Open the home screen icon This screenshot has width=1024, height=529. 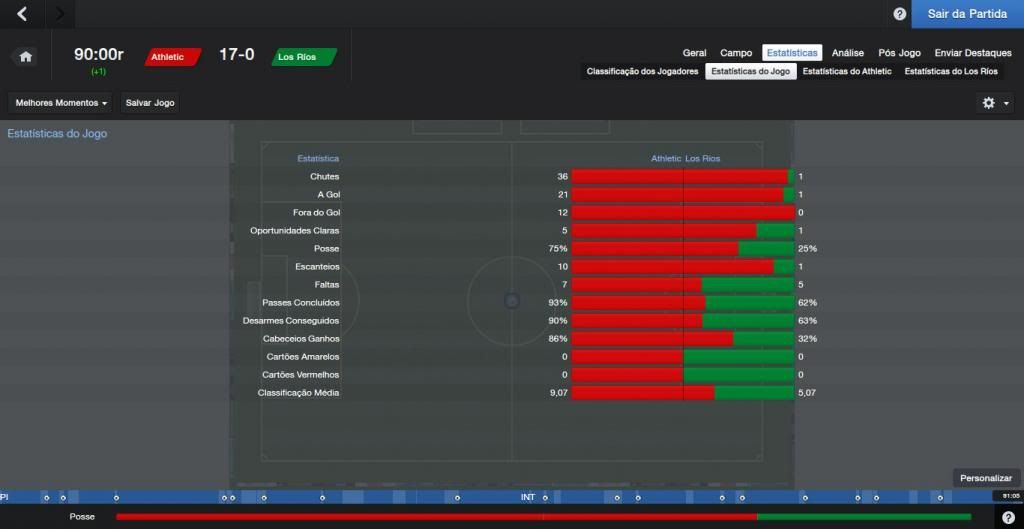26,57
